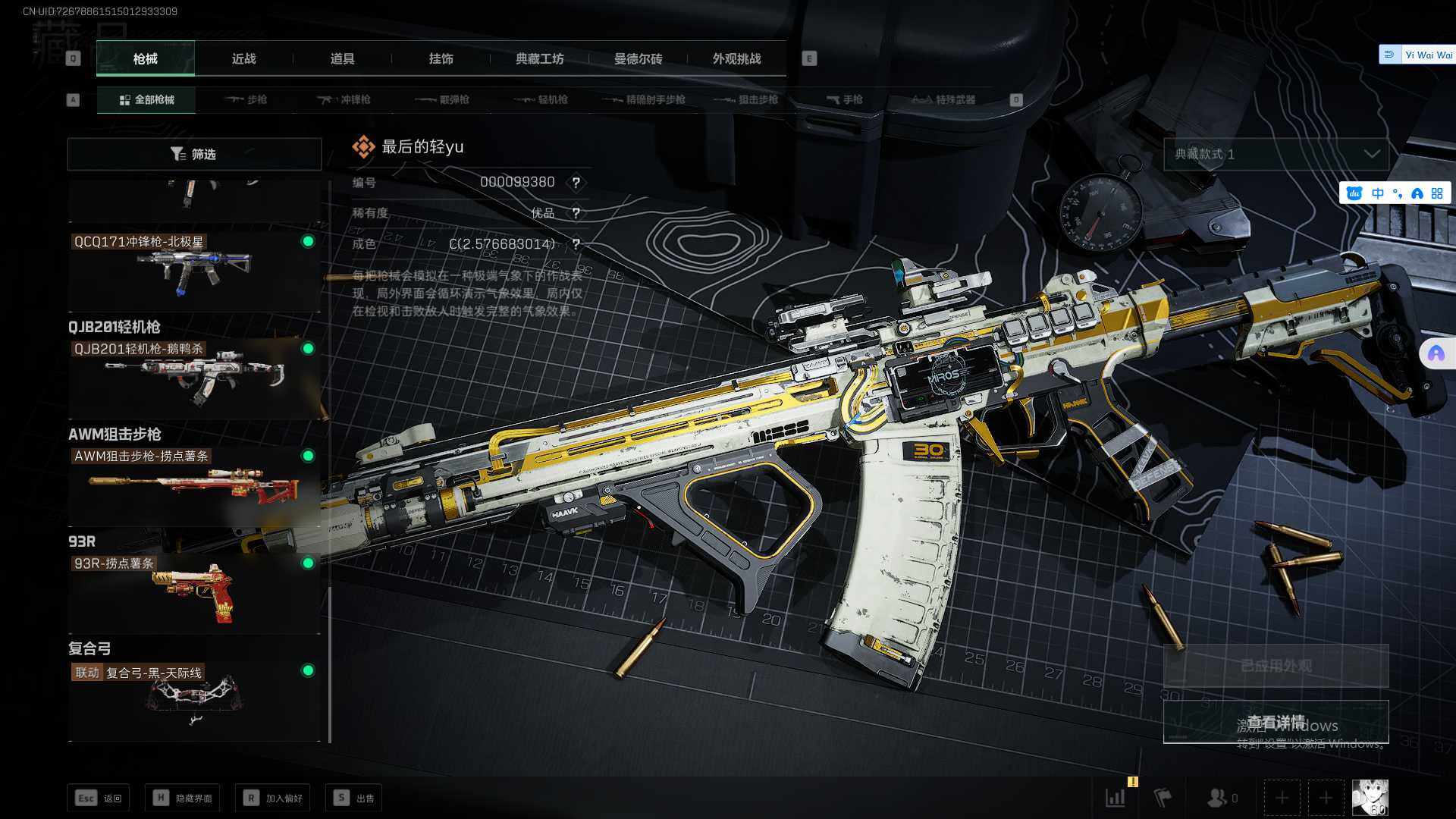Filter weapons by 步枪 rifles

(x=246, y=99)
